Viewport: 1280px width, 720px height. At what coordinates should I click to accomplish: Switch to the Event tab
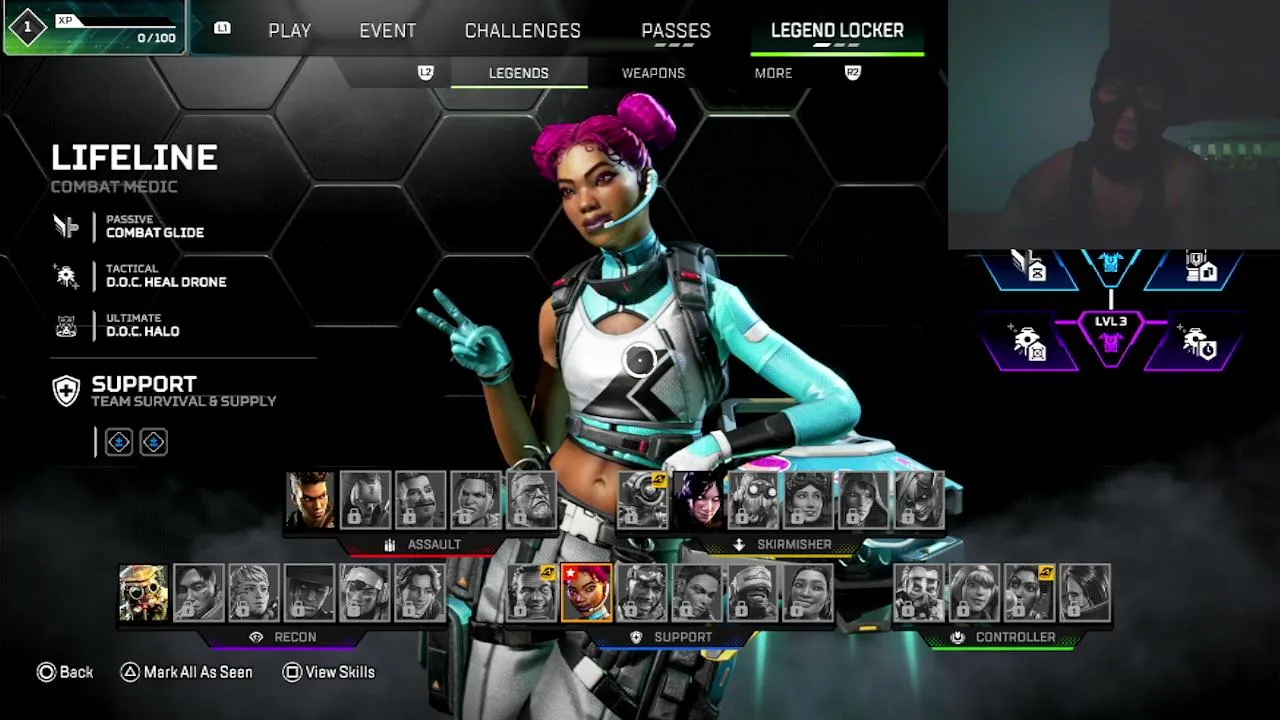point(387,31)
